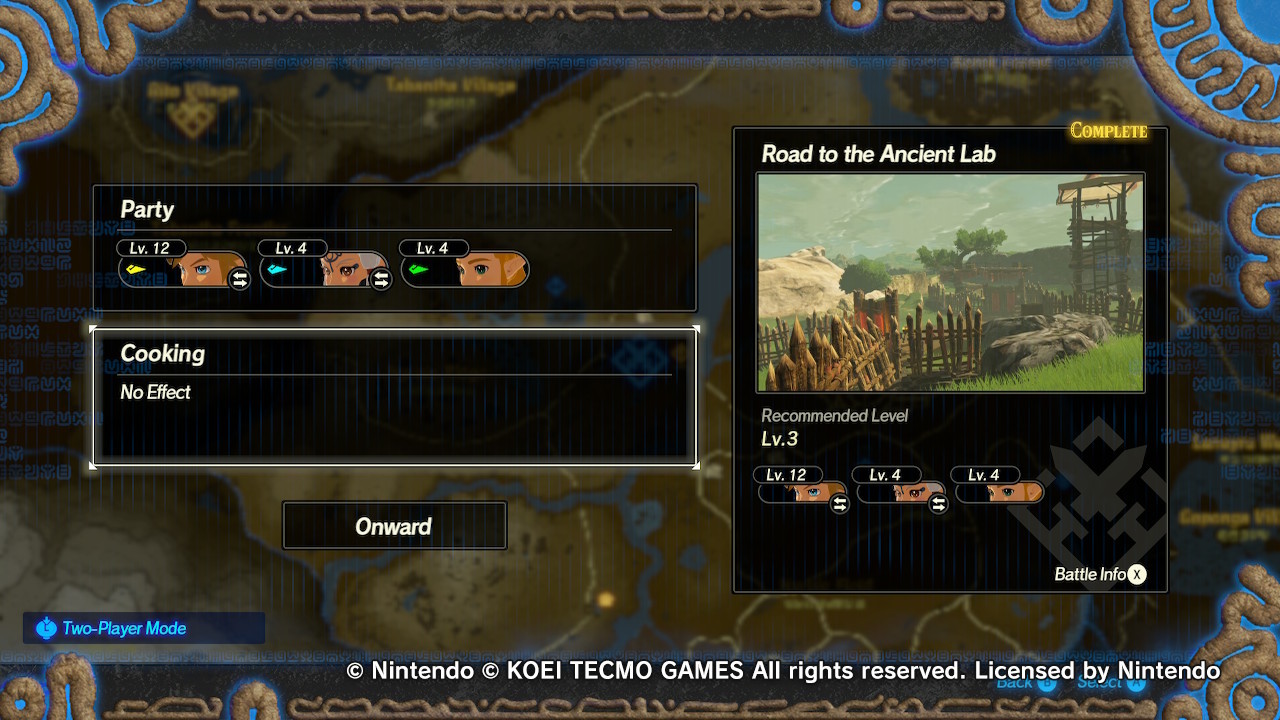The image size is (1280, 720).
Task: Expand the Party panel header
Action: pos(148,210)
